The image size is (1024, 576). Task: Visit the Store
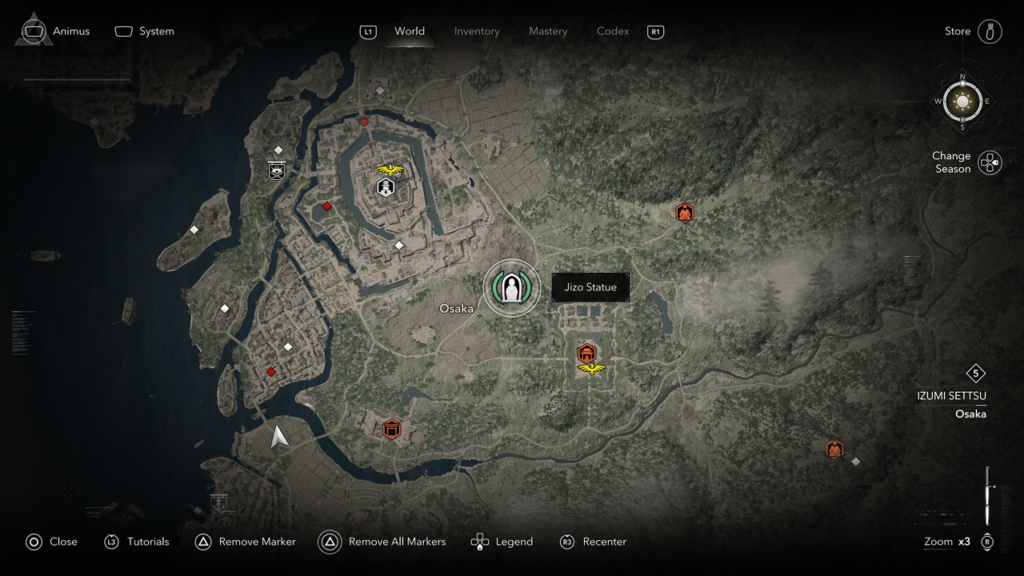[x=972, y=31]
